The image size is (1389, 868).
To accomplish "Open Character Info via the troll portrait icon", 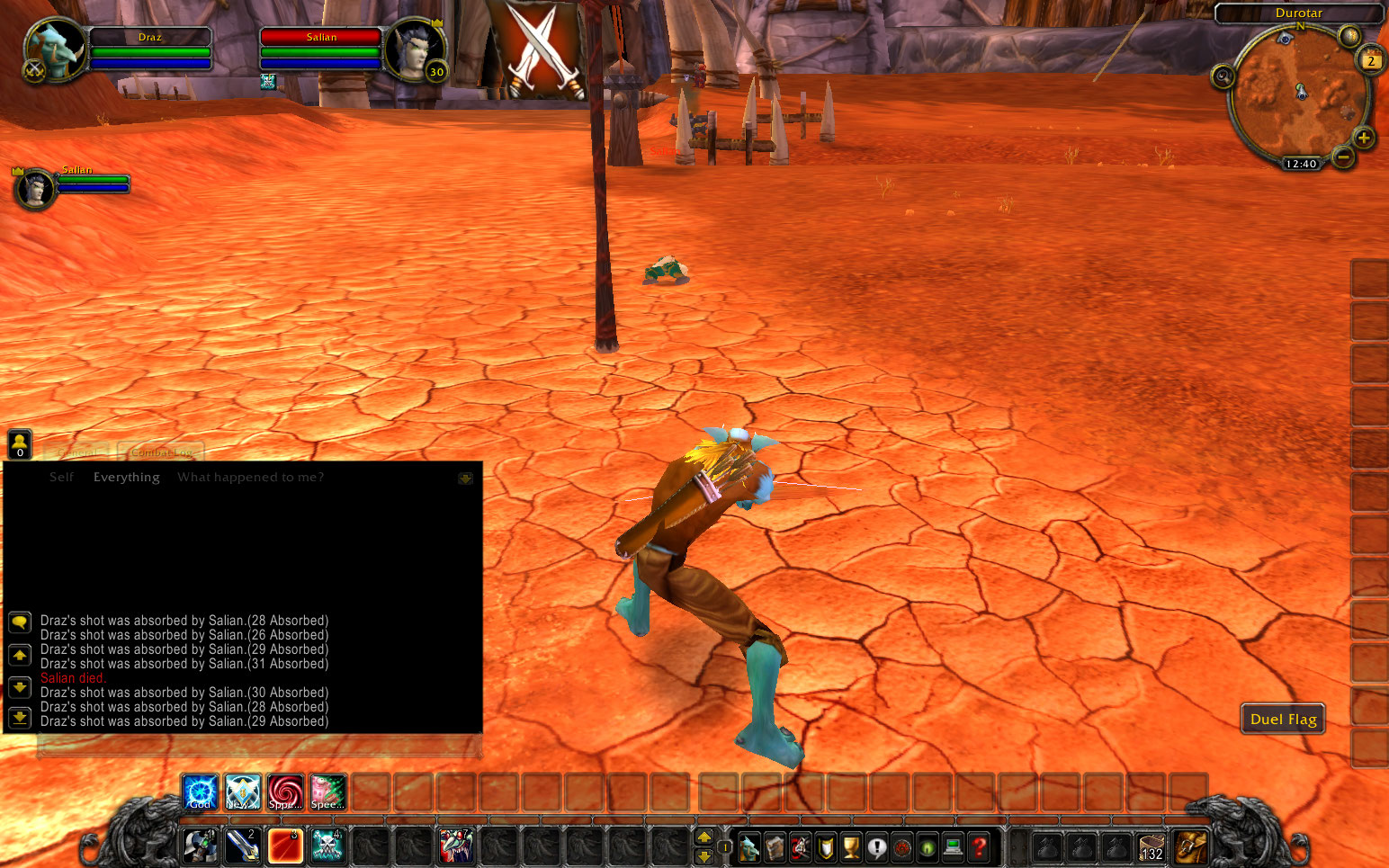I will click(x=749, y=847).
